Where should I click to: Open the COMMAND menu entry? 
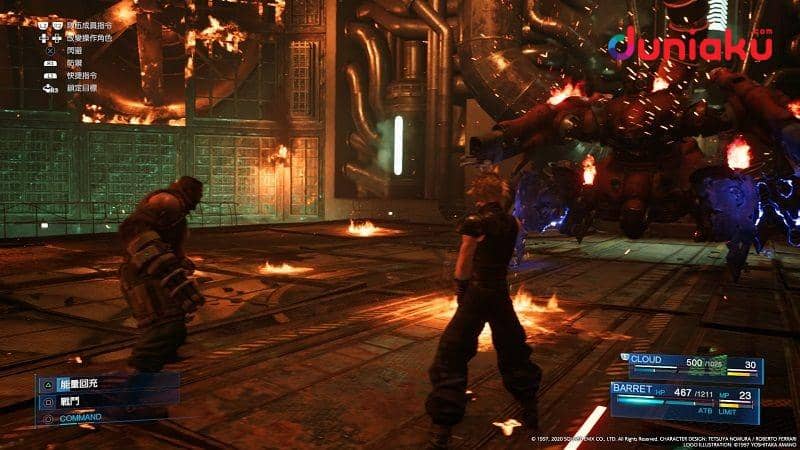pyautogui.click(x=80, y=418)
